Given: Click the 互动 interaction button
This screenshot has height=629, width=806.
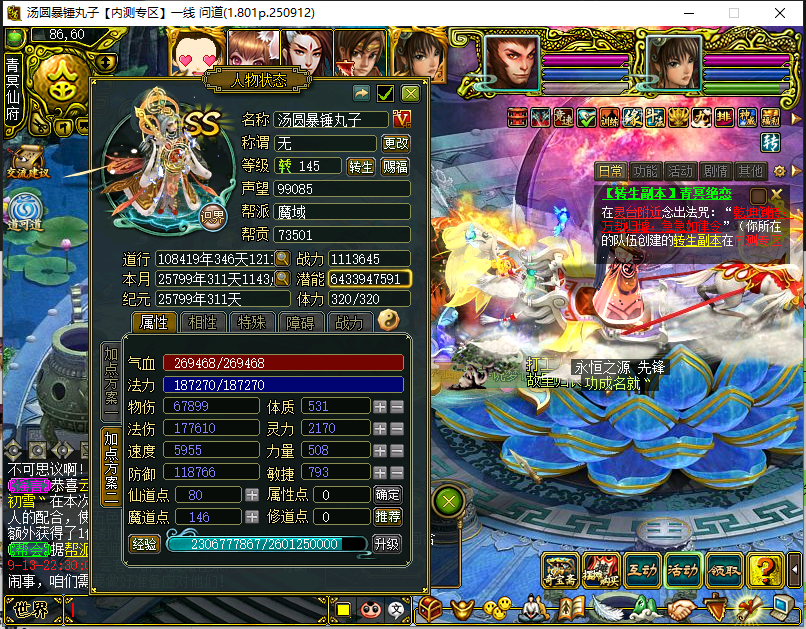Looking at the screenshot, I should pos(642,570).
